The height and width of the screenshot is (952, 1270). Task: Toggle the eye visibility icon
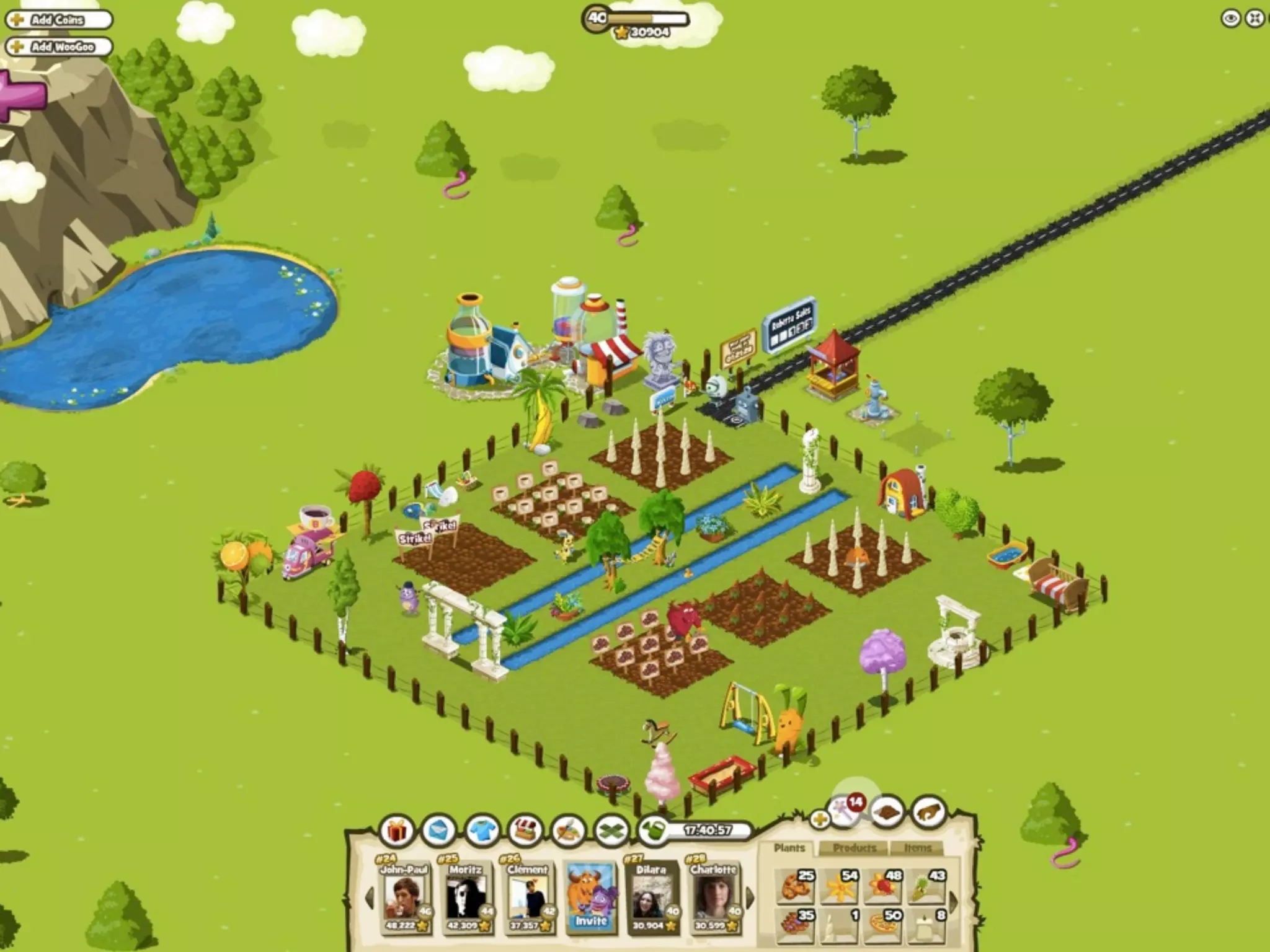1230,19
